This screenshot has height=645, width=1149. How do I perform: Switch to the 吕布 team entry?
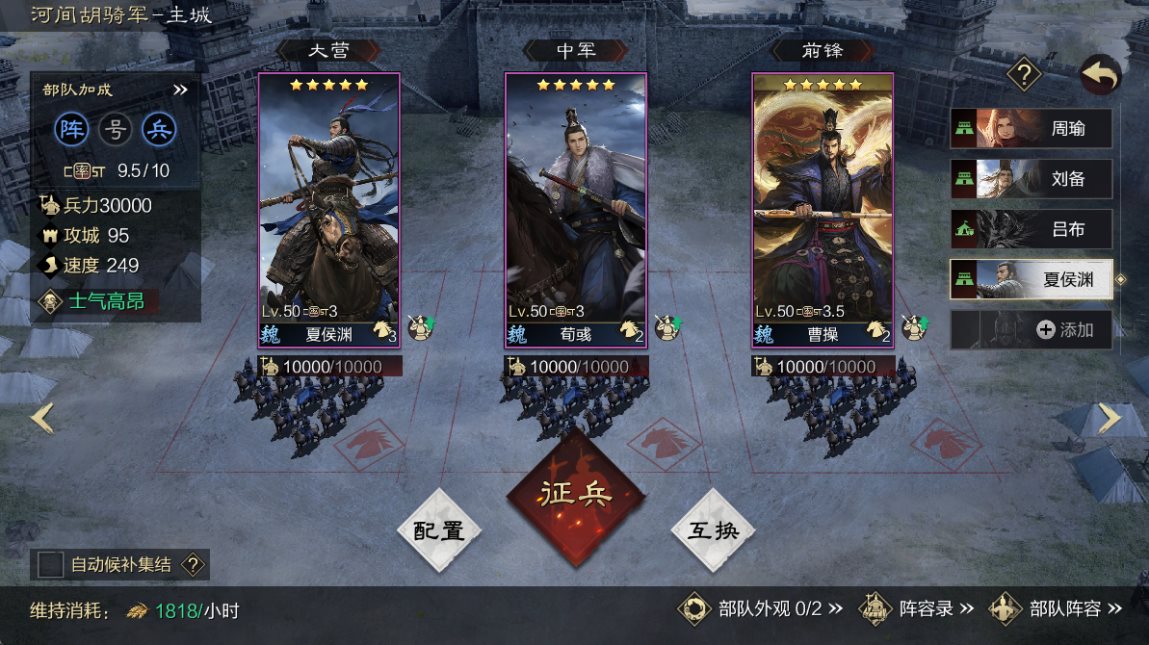(x=1030, y=230)
